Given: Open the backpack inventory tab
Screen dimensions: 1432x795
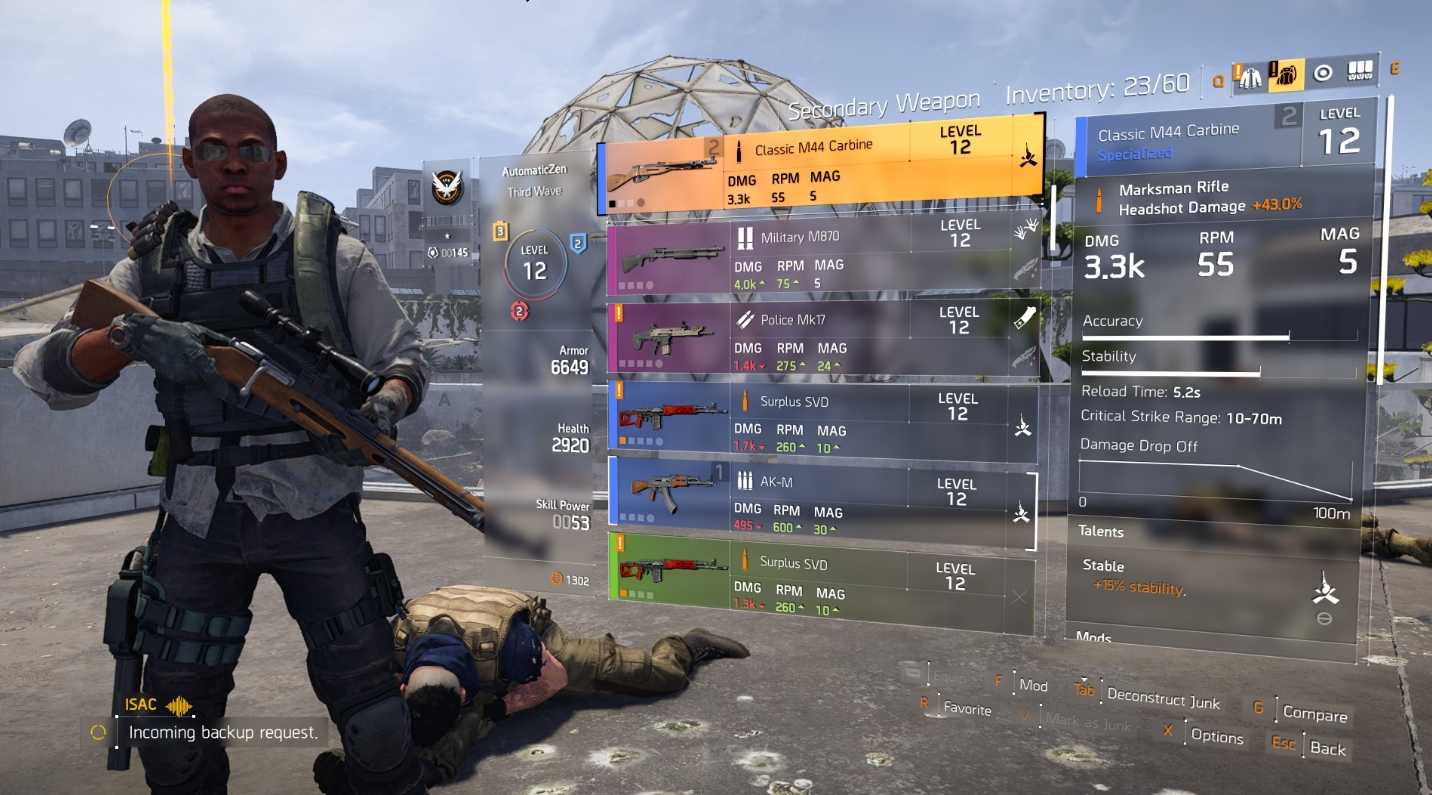Looking at the screenshot, I should click(1286, 75).
